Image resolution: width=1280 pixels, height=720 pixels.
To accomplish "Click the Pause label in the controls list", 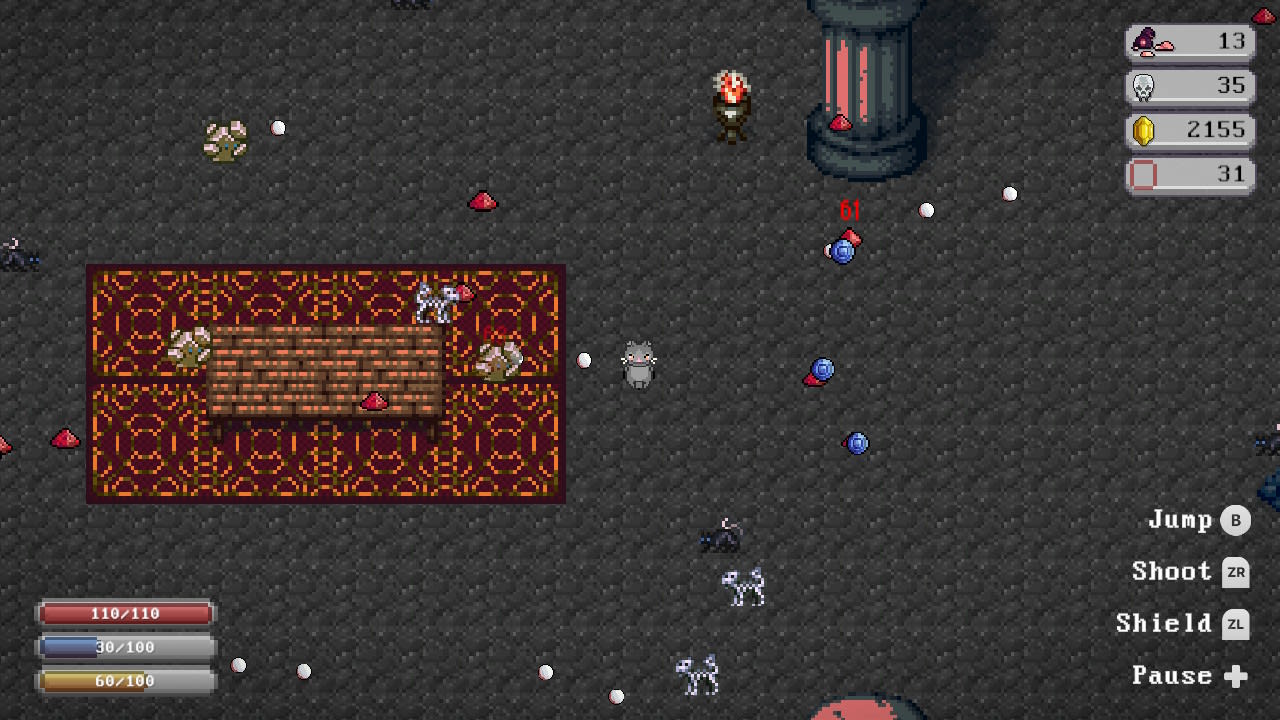I will pos(1172,675).
